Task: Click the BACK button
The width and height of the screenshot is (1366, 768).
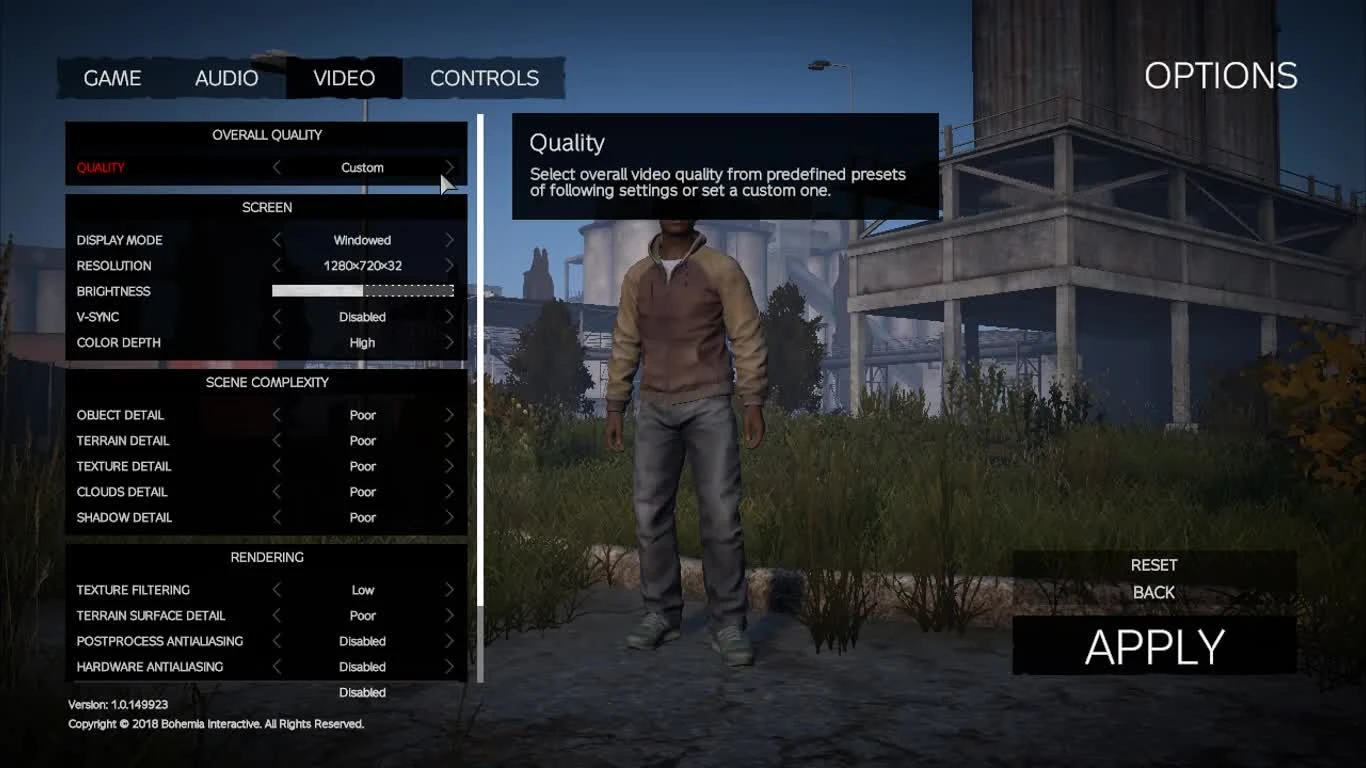Action: click(1152, 592)
